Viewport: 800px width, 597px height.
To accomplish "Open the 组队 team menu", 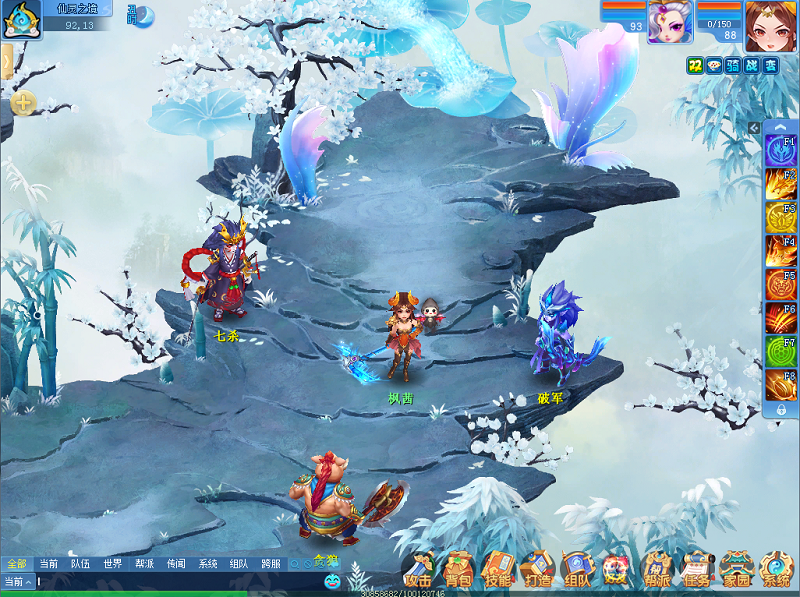I will click(577, 569).
